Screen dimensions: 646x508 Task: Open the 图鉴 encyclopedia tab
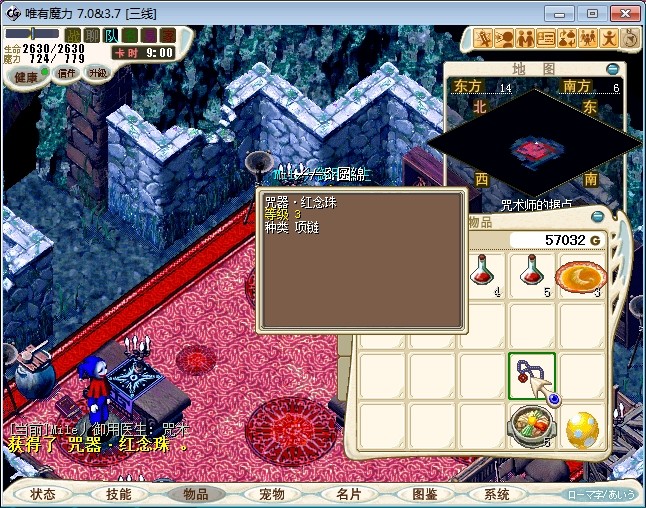point(423,494)
